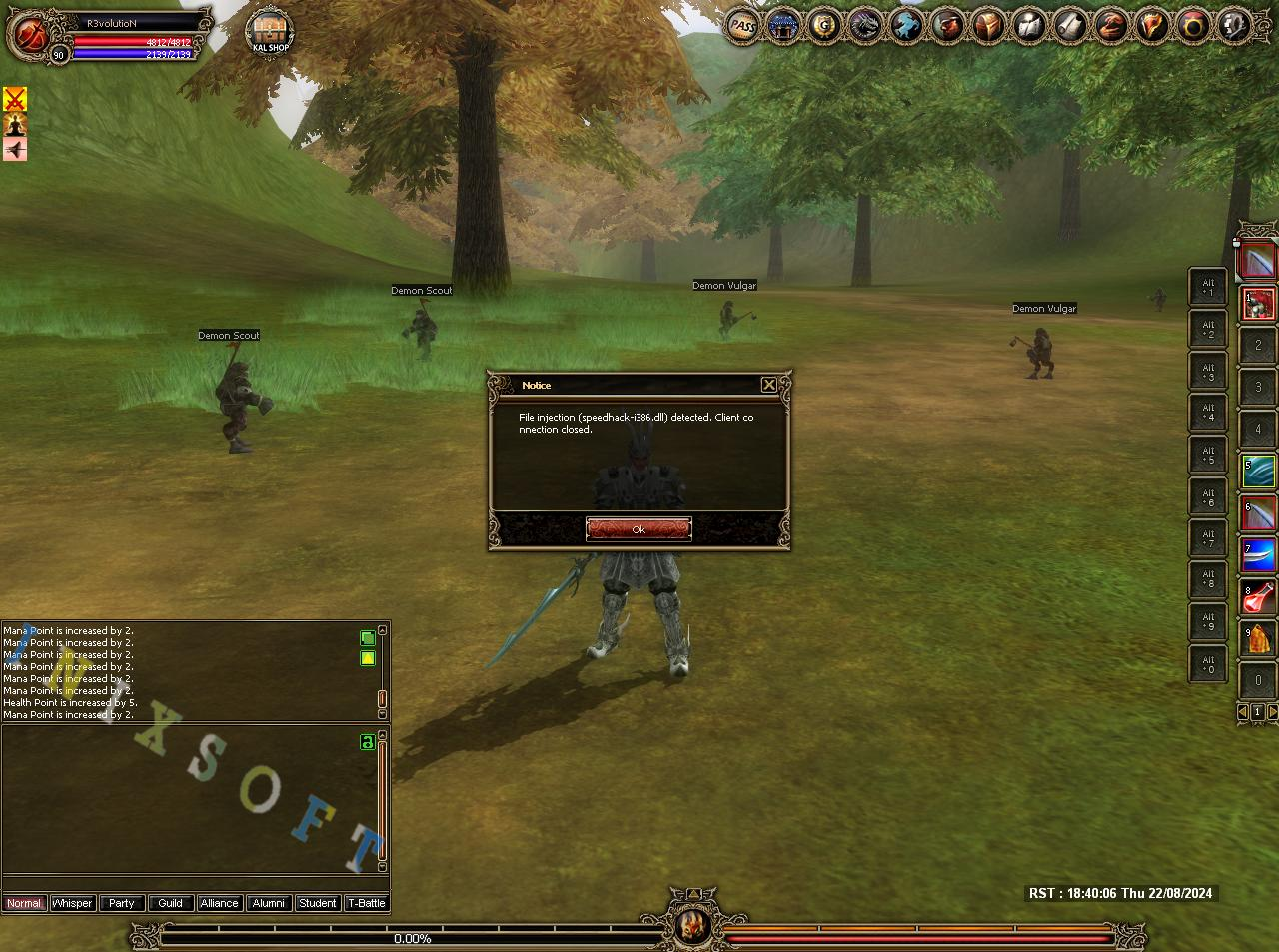The height and width of the screenshot is (952, 1279).
Task: Open the Kal Shop
Action: 270,32
